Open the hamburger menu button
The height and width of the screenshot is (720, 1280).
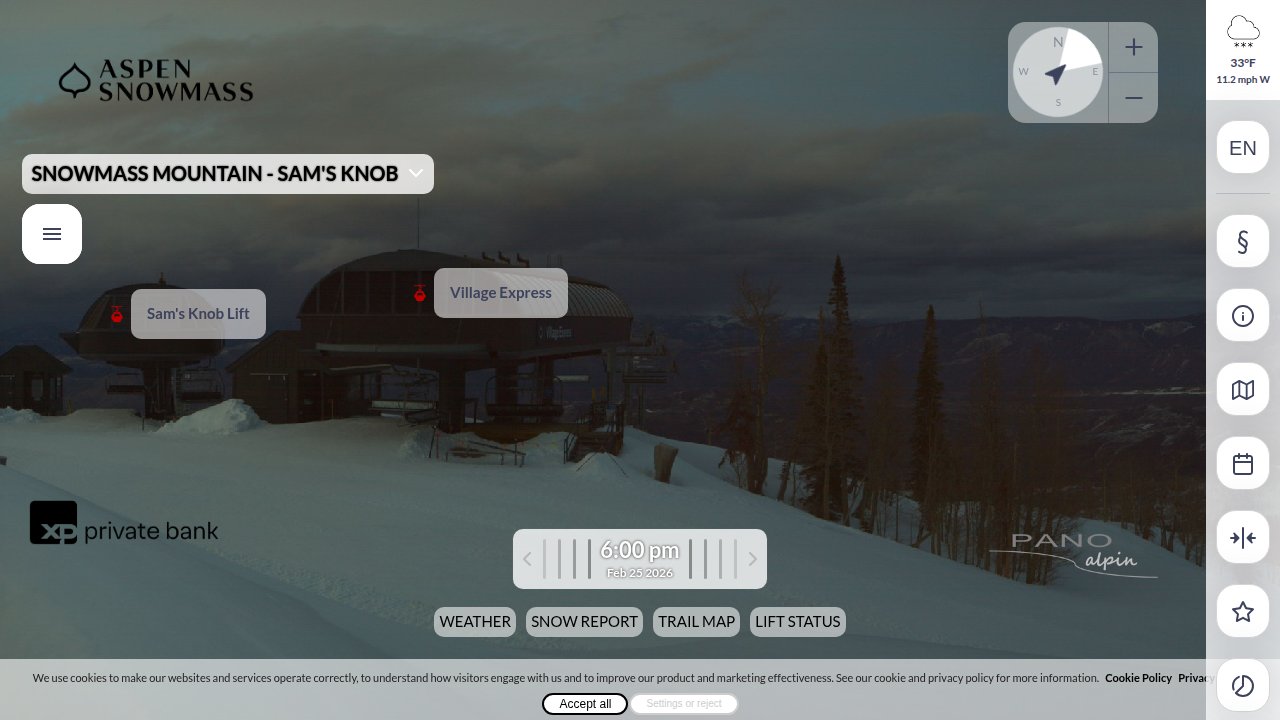tap(52, 234)
